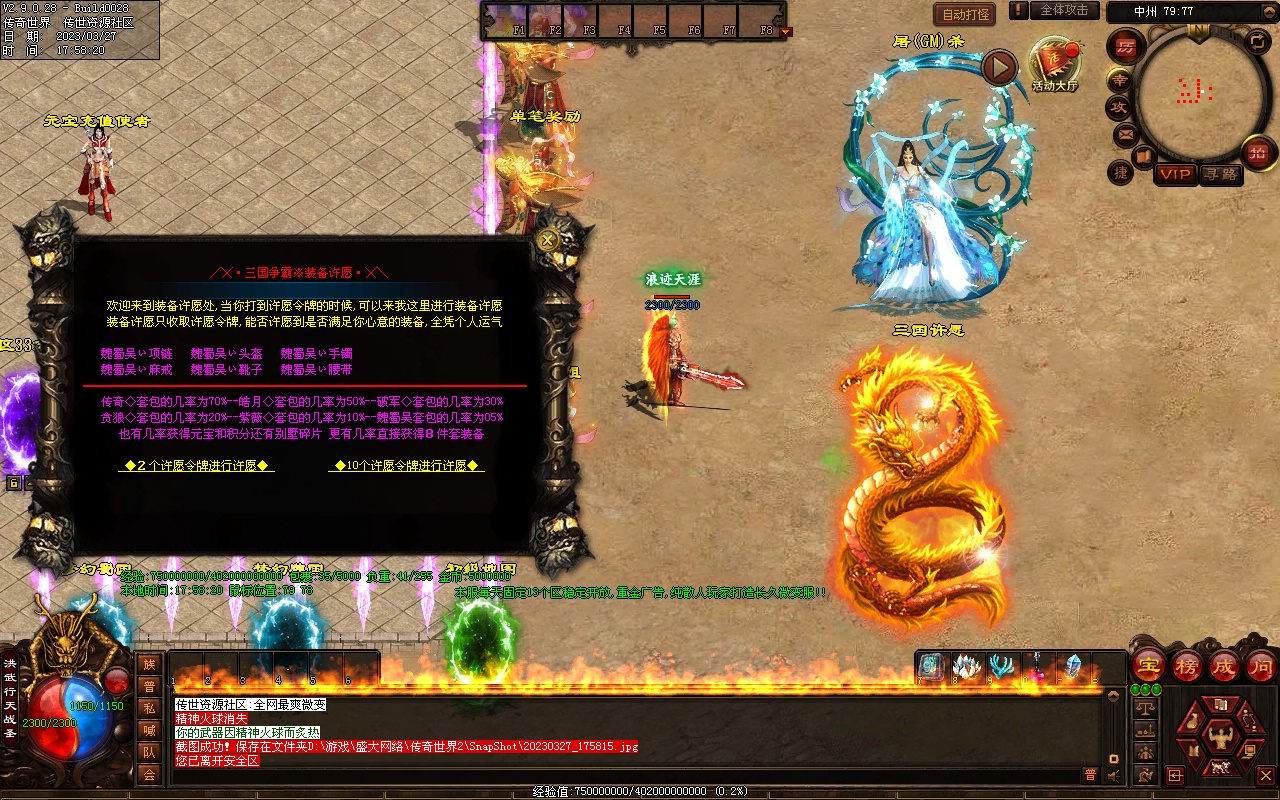This screenshot has width=1280, height=800.
Task: Open the VIP panel
Action: coord(1175,174)
